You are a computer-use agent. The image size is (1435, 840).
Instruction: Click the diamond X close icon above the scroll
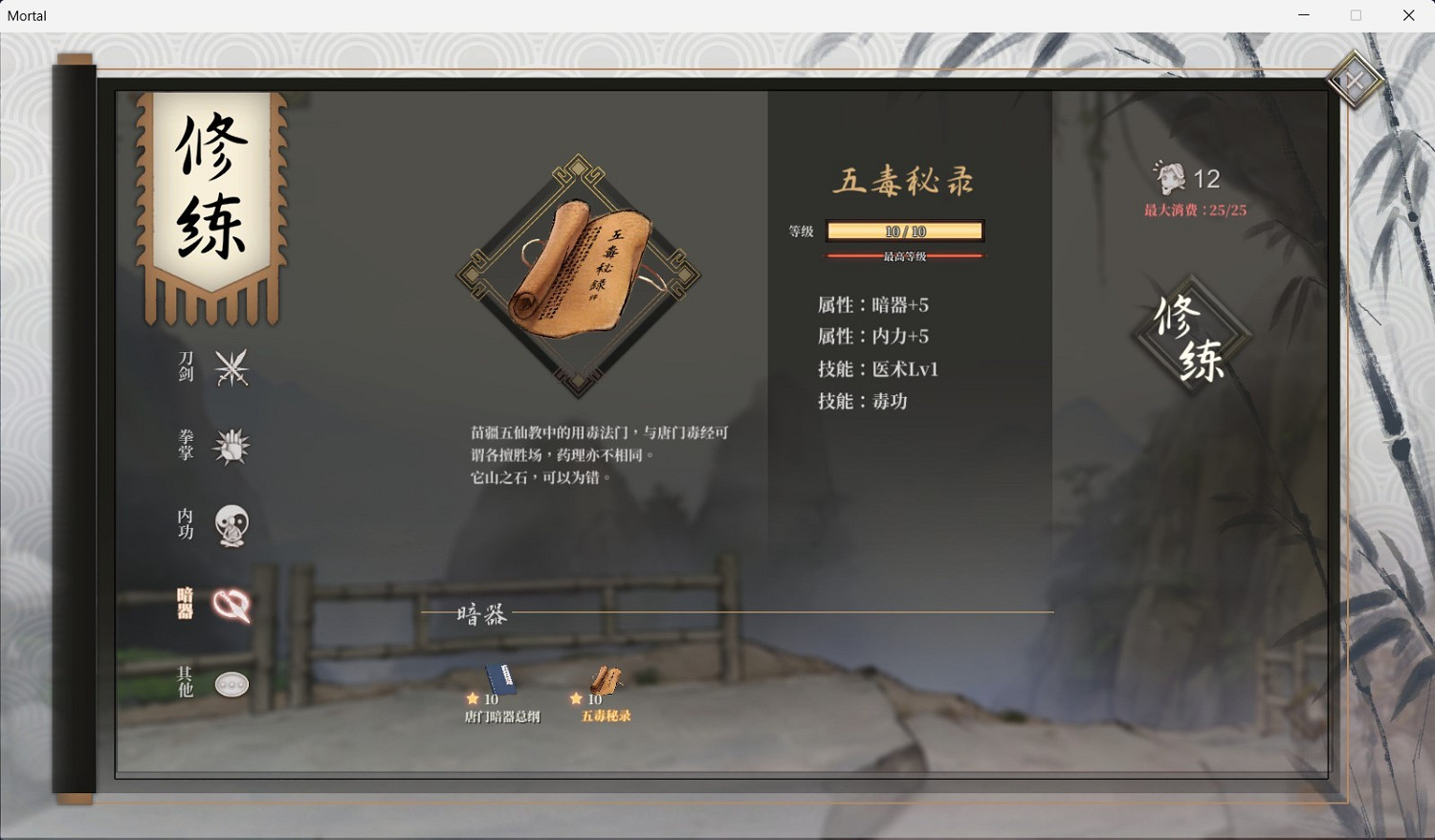1354,80
